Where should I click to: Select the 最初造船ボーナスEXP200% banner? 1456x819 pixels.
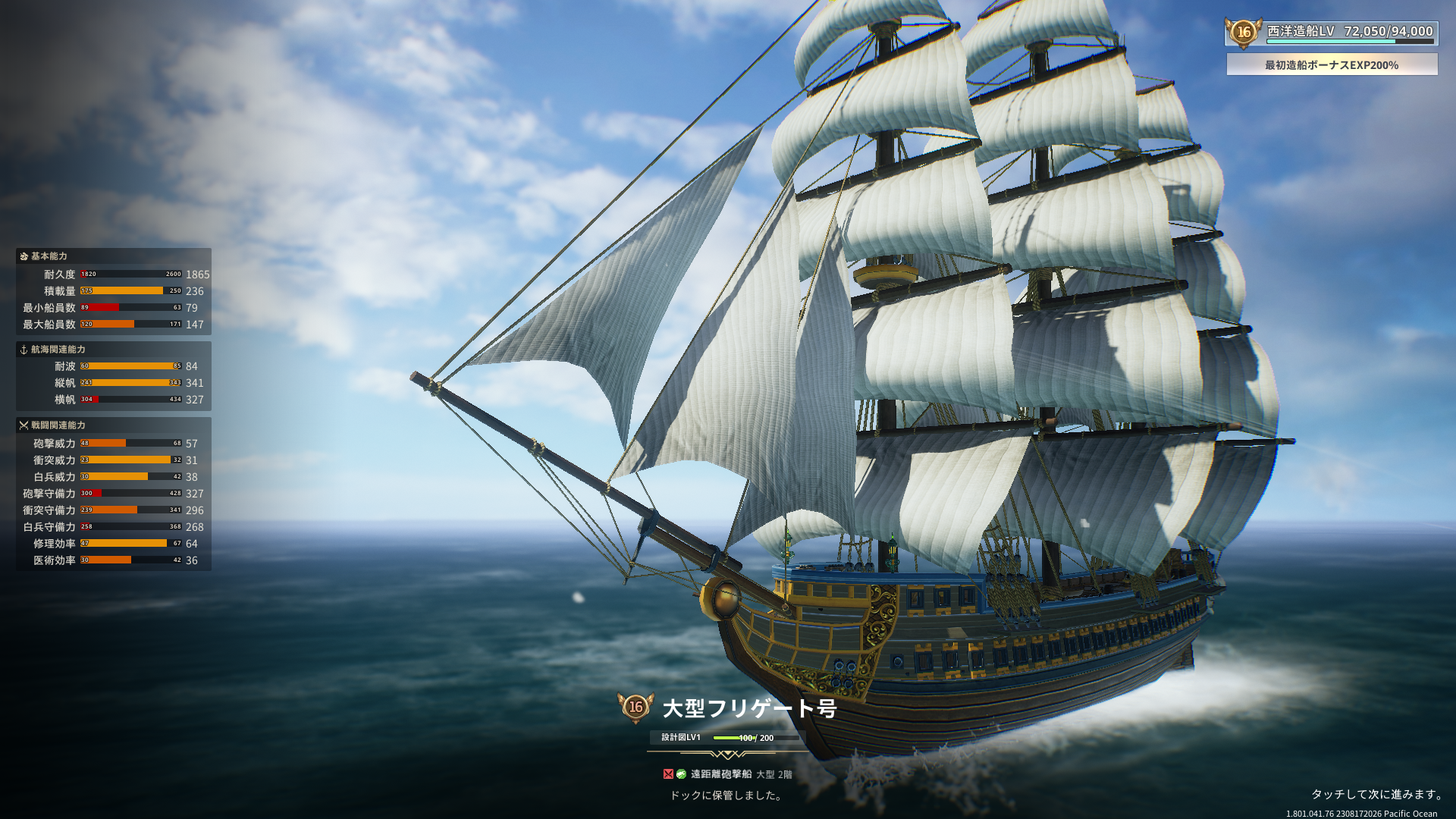click(1332, 65)
